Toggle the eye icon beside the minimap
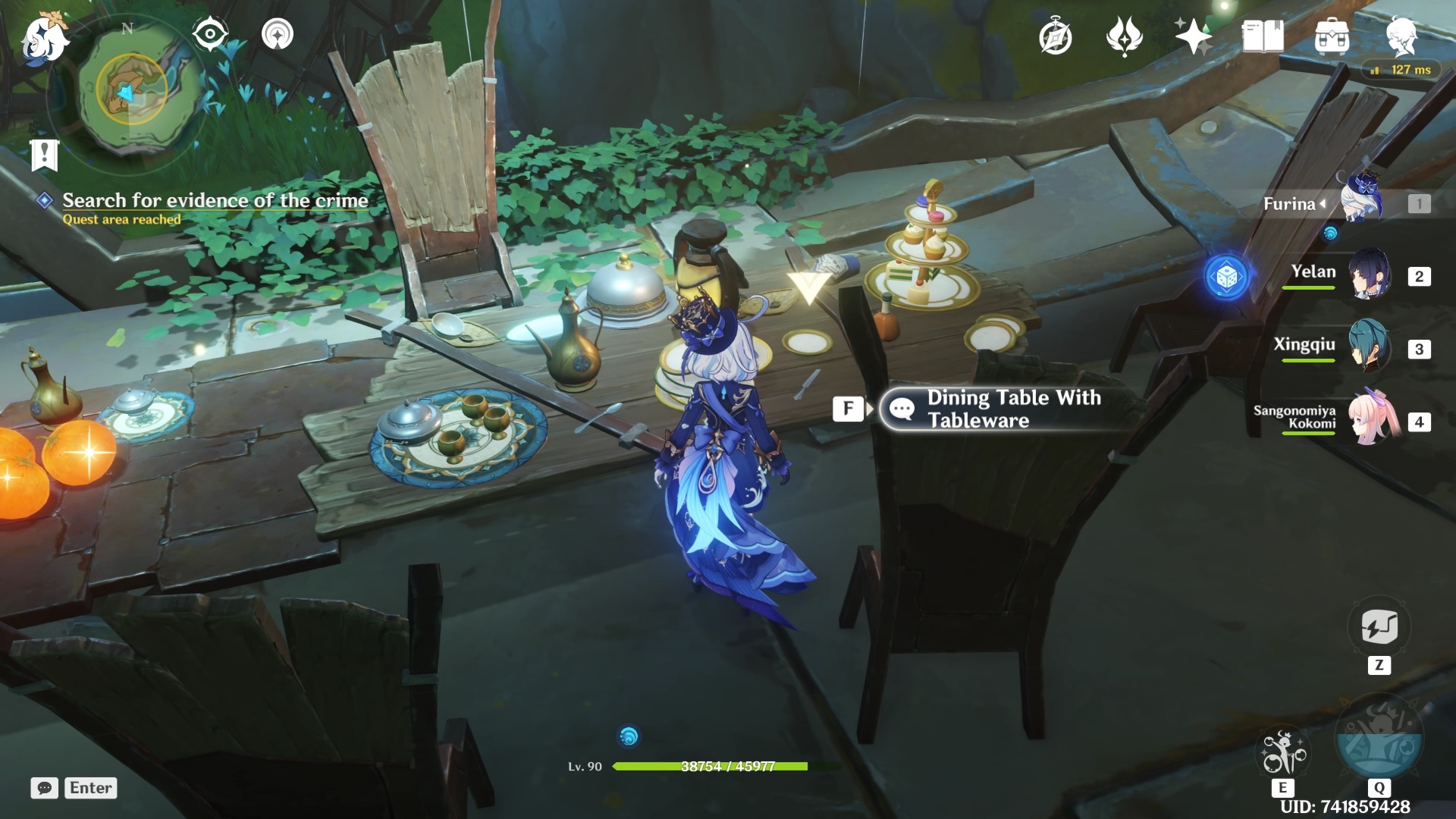This screenshot has width=1456, height=819. [210, 33]
